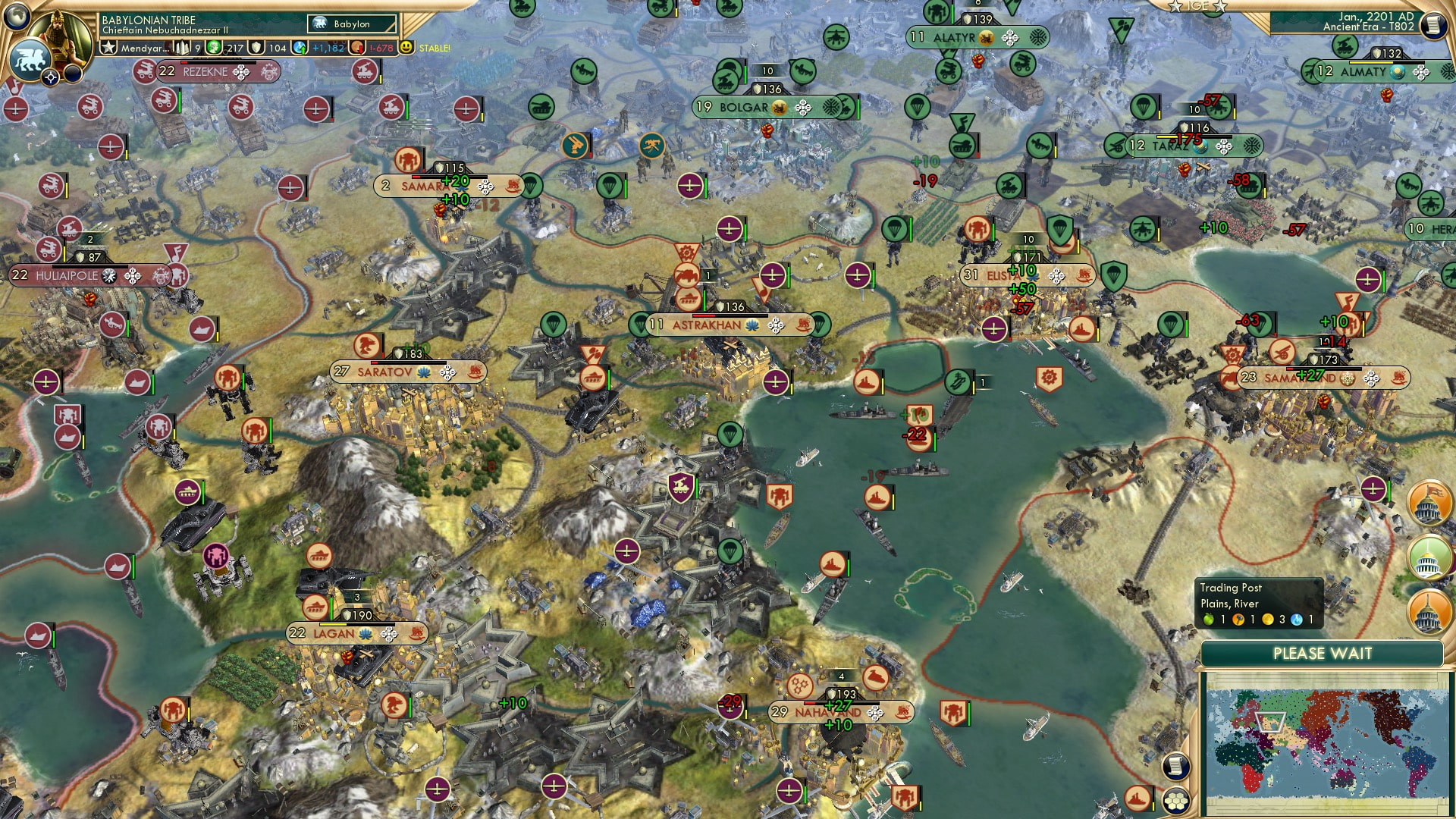
Task: Click the green science flask icon
Action: point(213,47)
